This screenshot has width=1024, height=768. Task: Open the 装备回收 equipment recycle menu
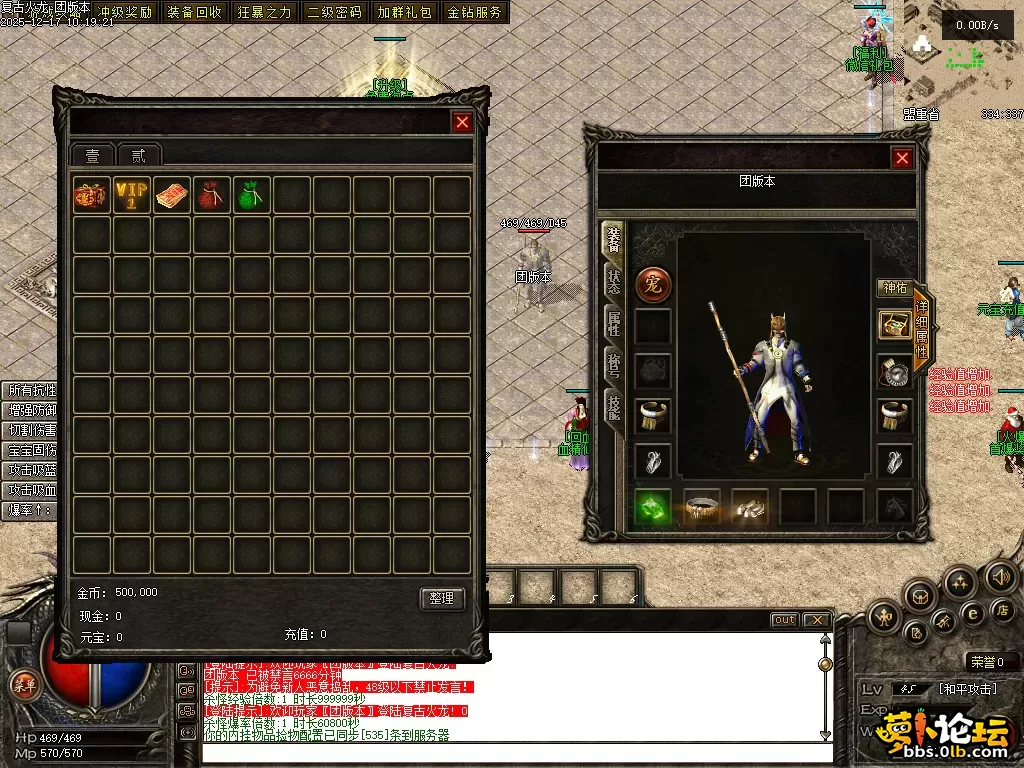[x=194, y=12]
